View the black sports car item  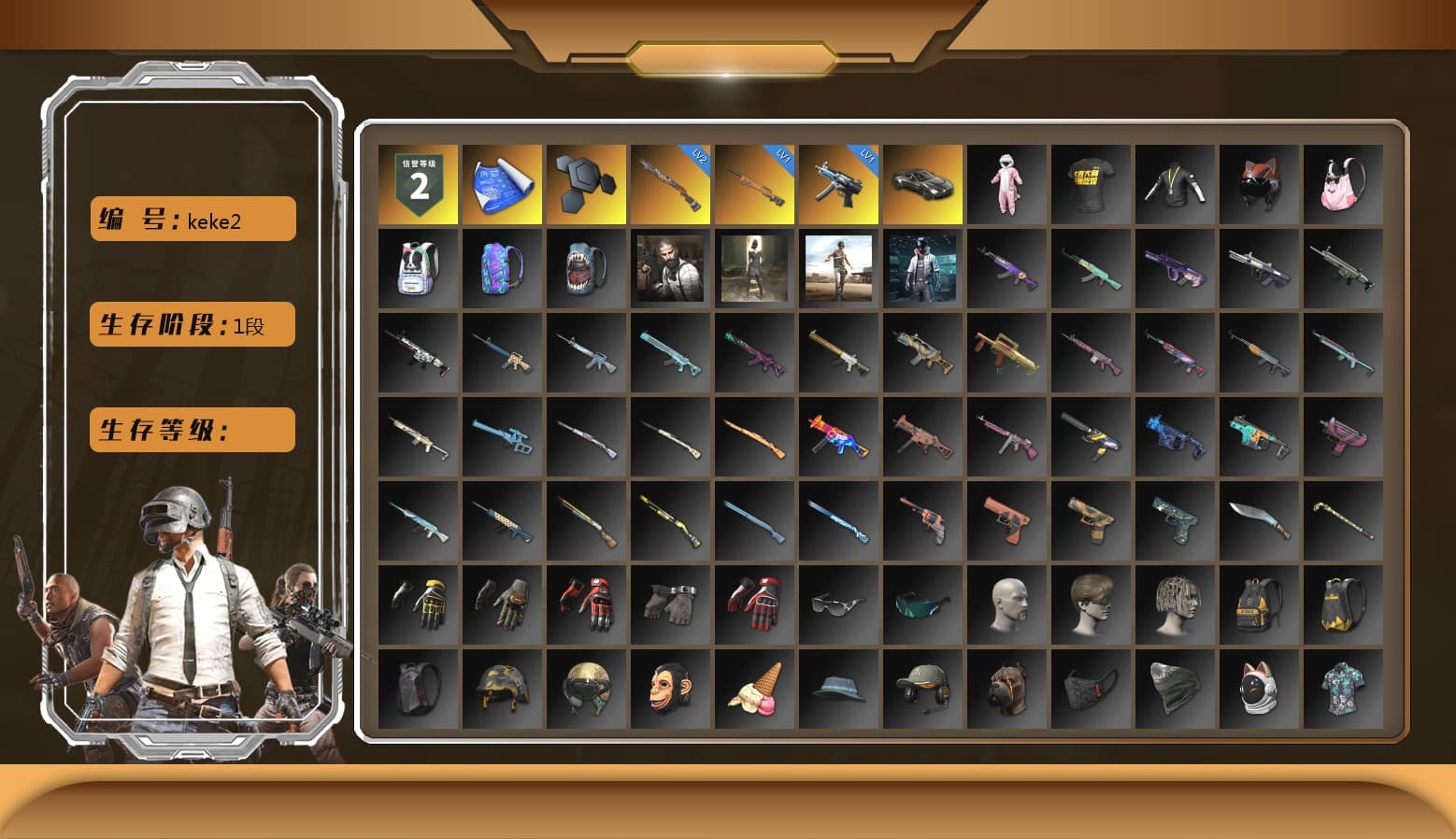tap(922, 182)
